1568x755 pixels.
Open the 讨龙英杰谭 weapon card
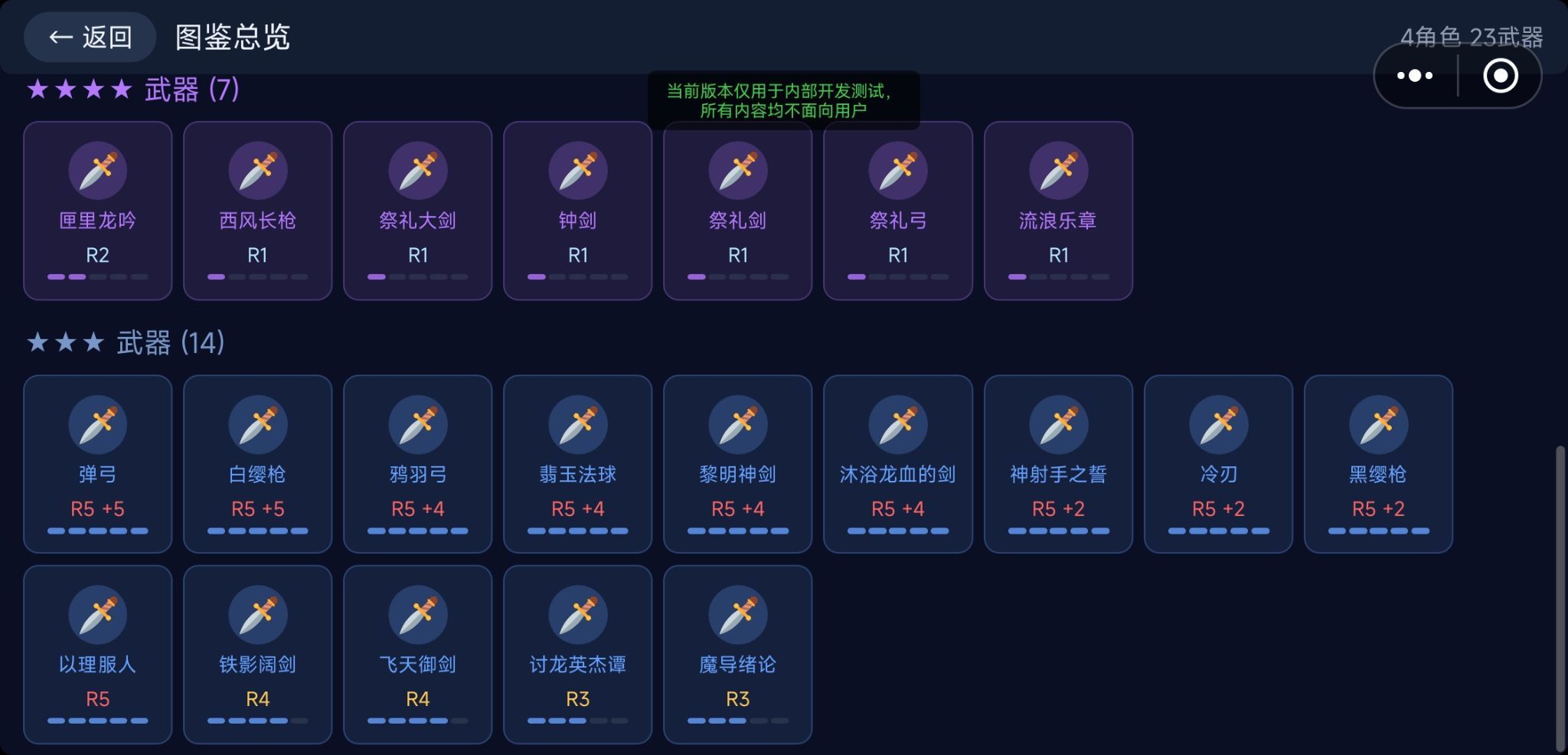click(x=577, y=654)
